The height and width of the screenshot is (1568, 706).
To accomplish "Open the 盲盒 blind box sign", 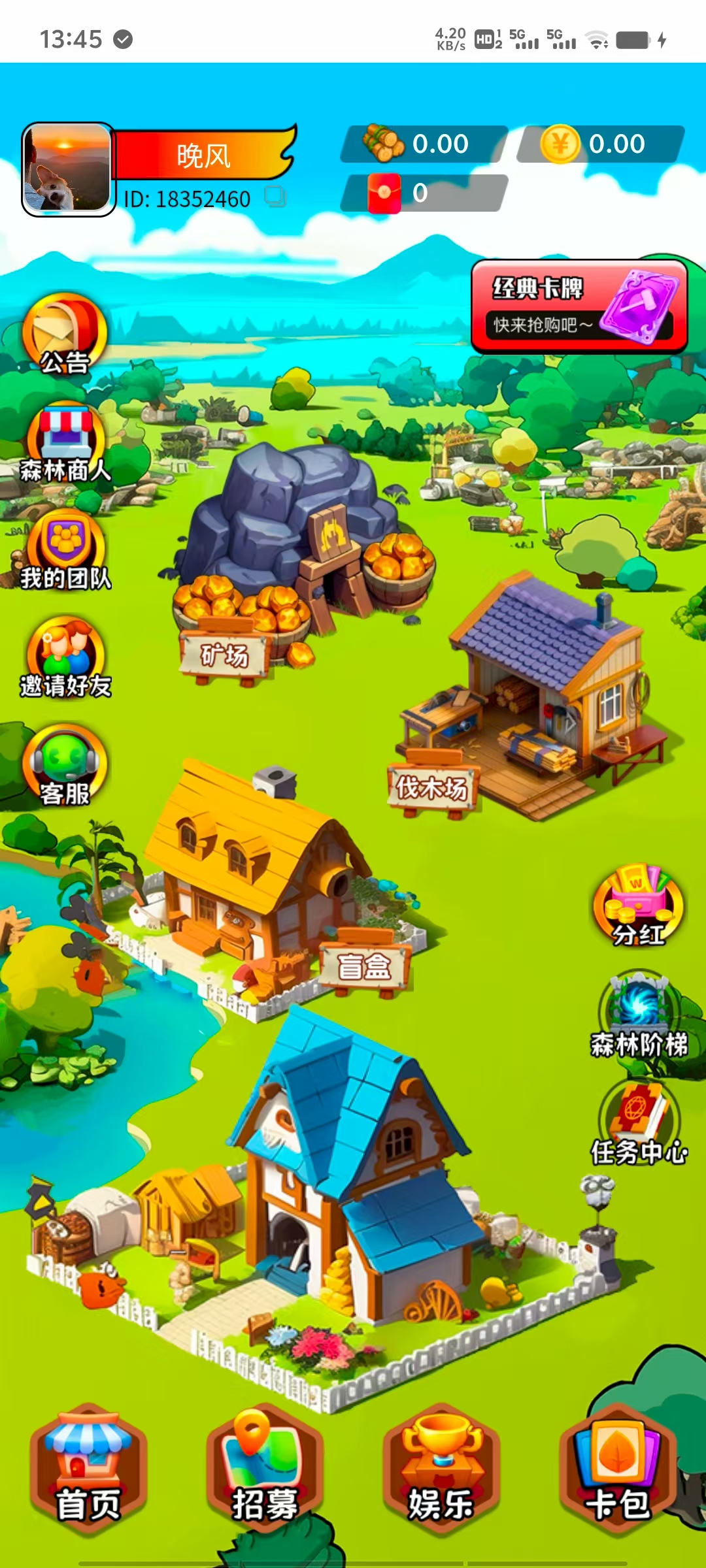I will point(364,967).
